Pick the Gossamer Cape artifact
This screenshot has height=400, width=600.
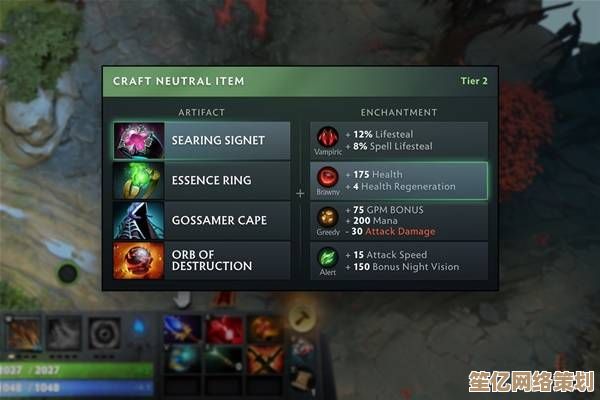(202, 220)
